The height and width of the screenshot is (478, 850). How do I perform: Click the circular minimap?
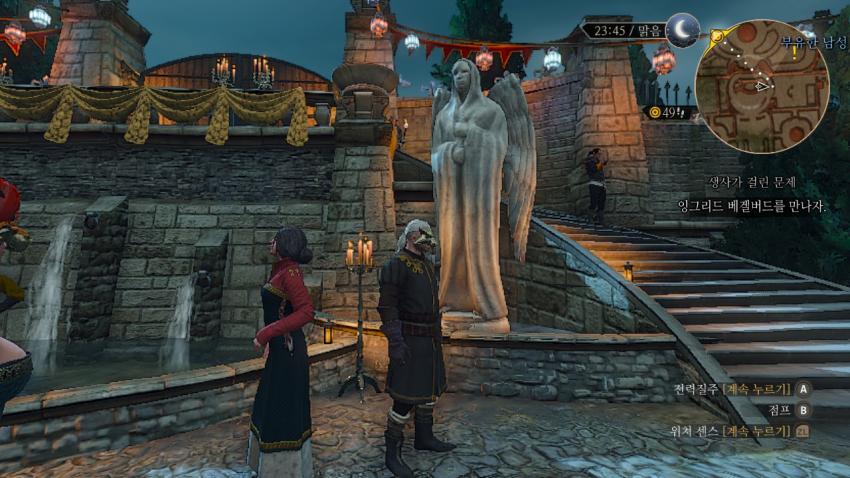click(x=761, y=86)
